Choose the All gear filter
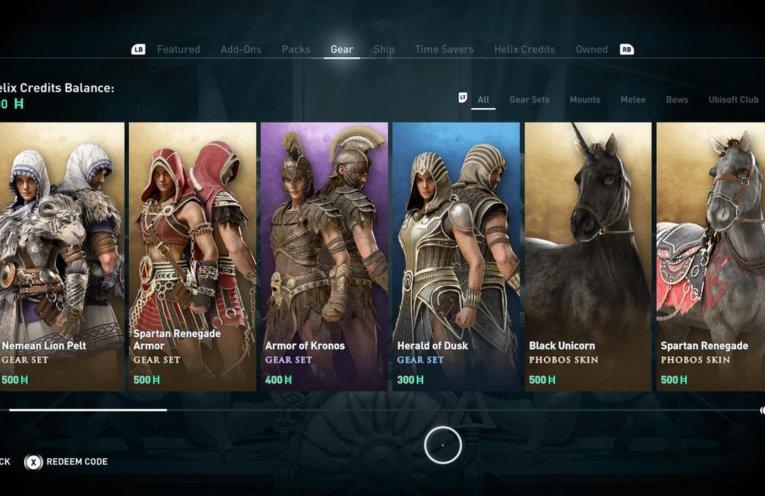765x496 pixels. click(483, 100)
